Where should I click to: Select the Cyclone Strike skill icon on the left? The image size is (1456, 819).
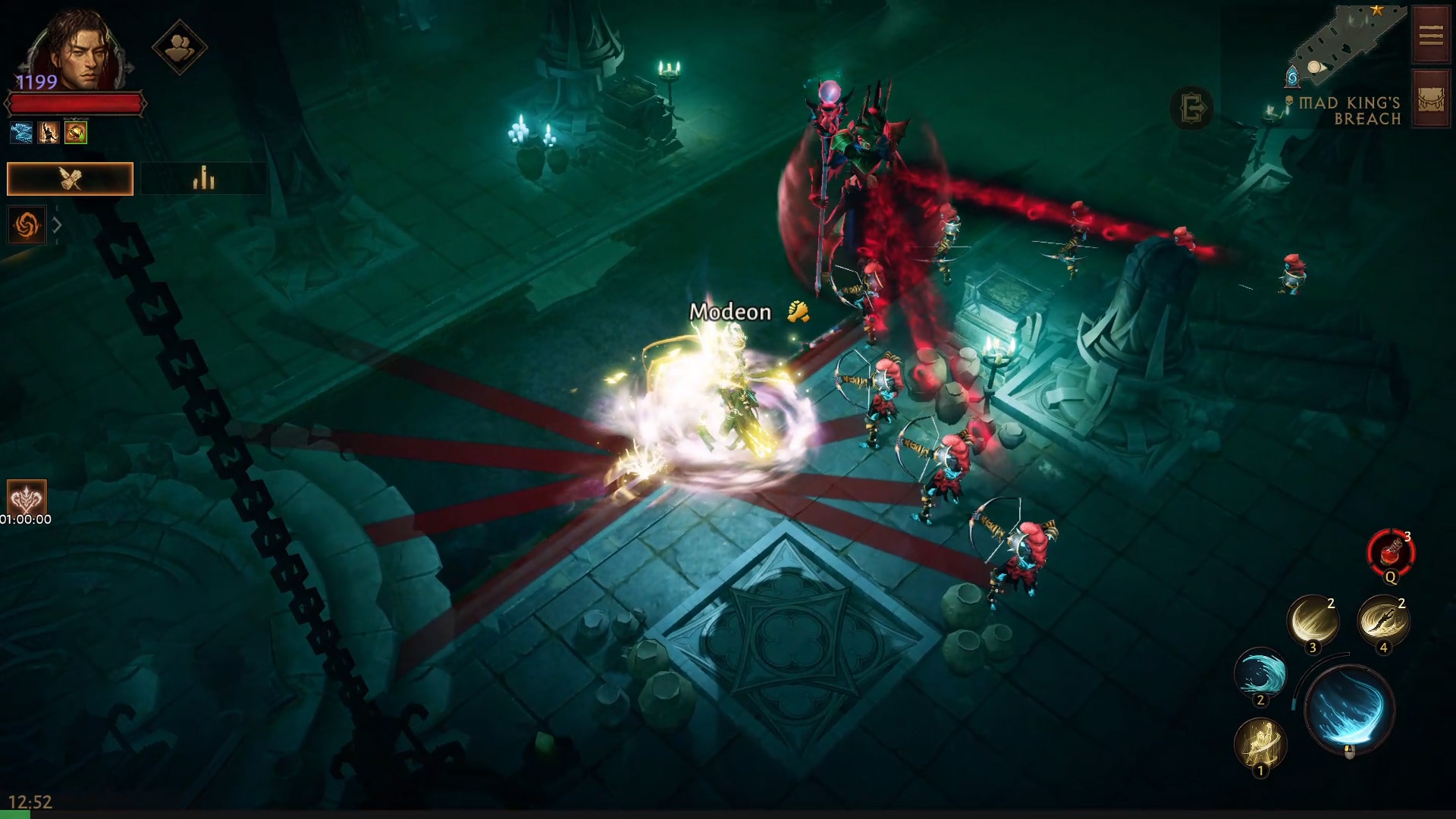point(27,224)
